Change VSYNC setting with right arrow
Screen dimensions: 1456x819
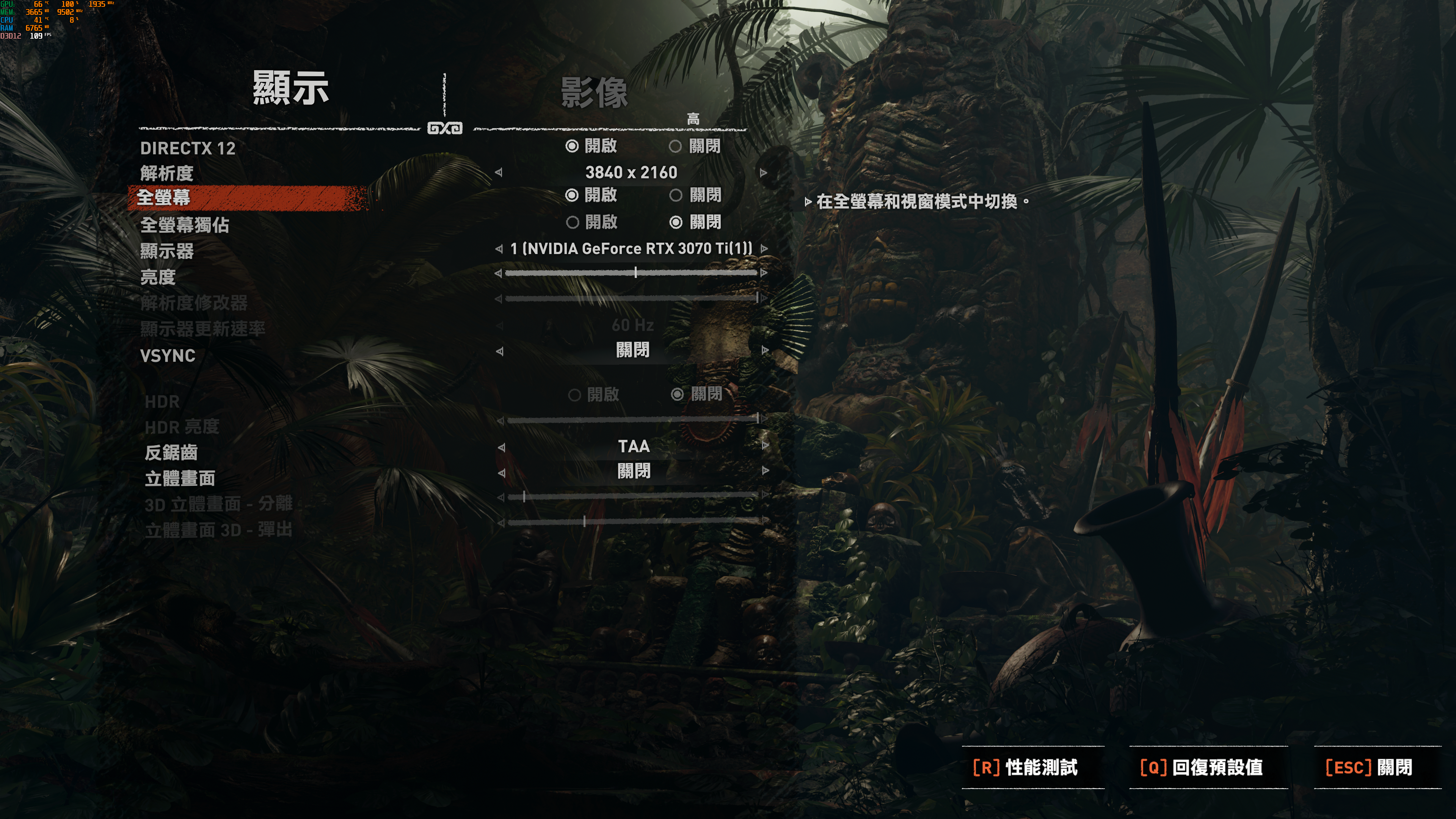click(x=765, y=350)
